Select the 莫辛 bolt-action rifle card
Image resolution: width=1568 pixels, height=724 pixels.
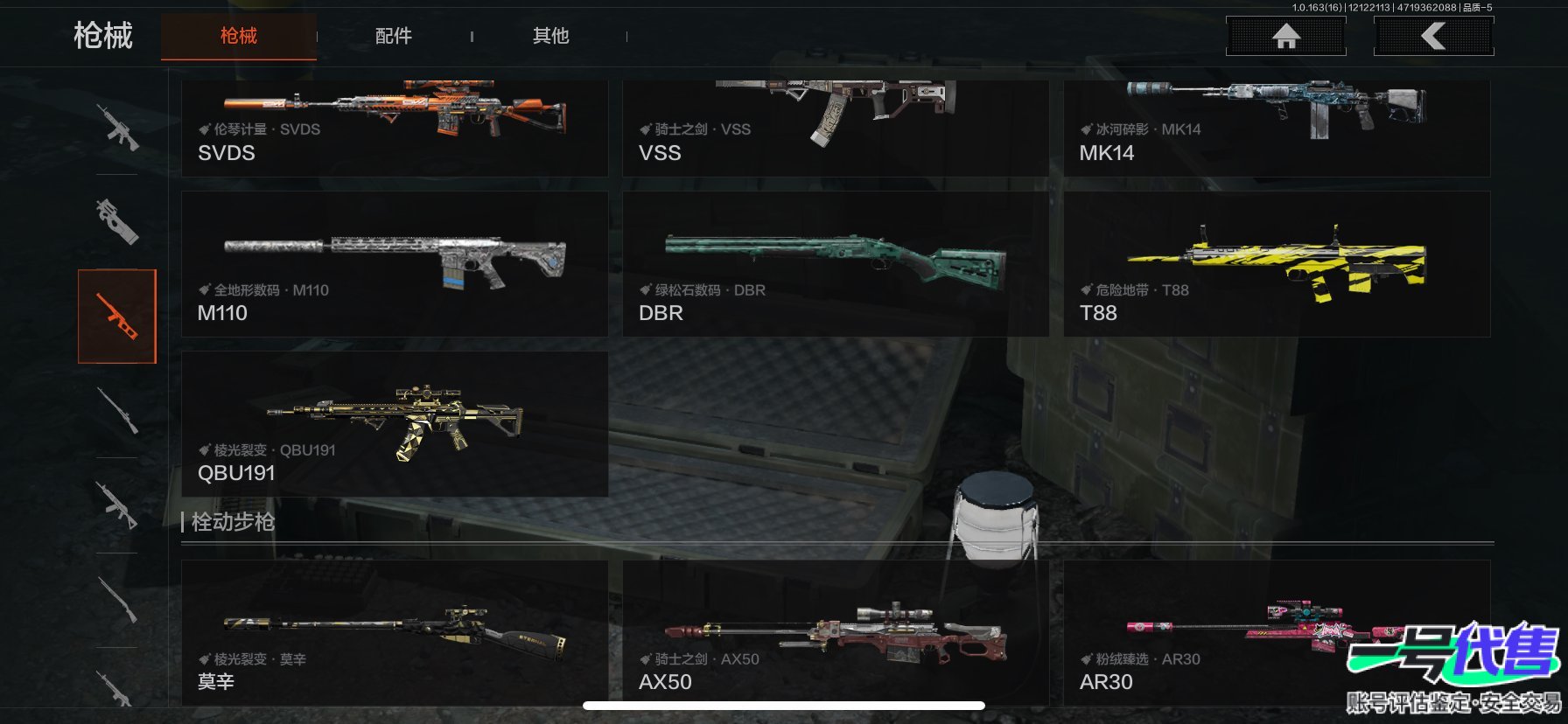pos(394,632)
